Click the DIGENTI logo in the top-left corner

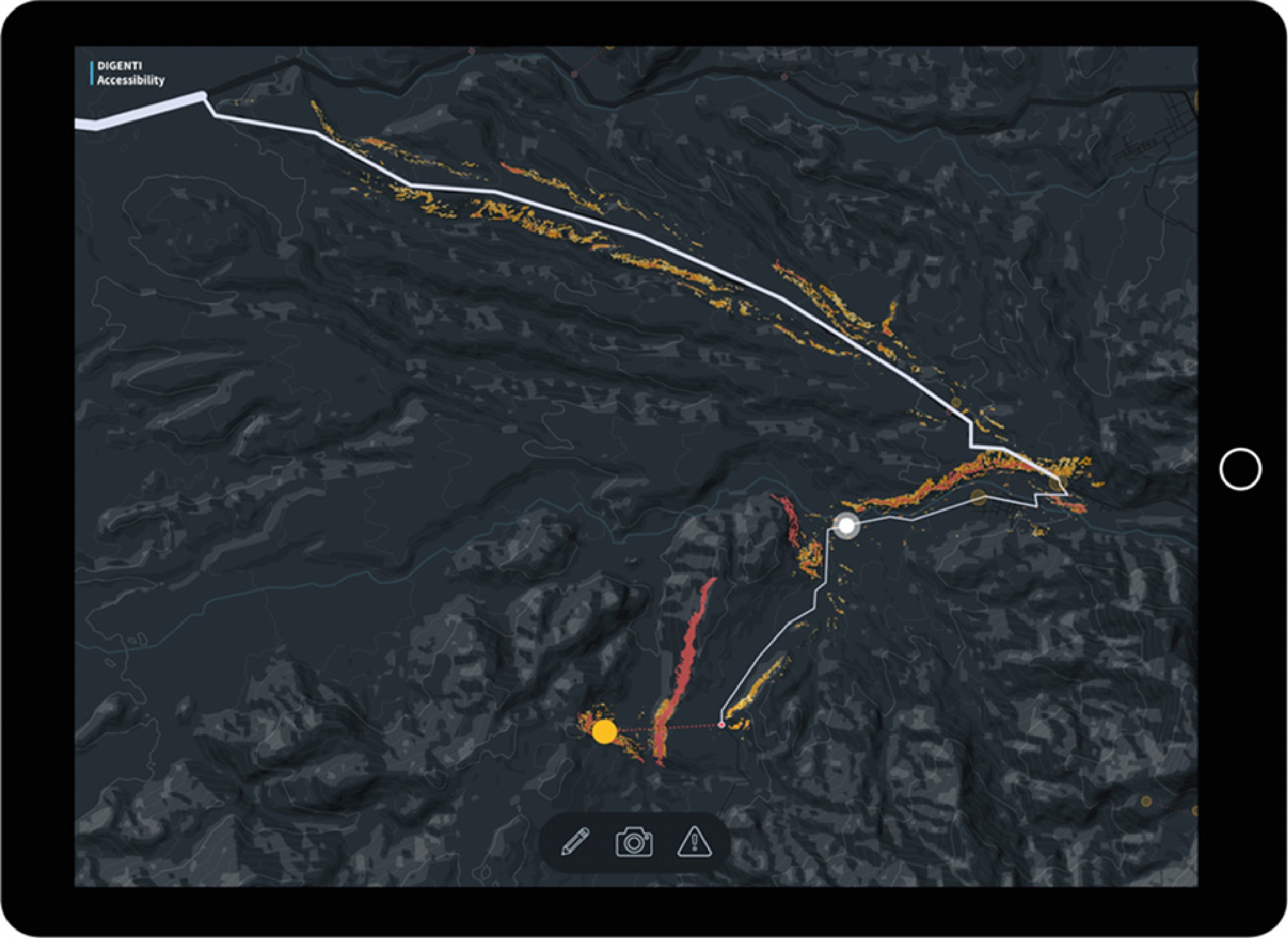click(121, 66)
